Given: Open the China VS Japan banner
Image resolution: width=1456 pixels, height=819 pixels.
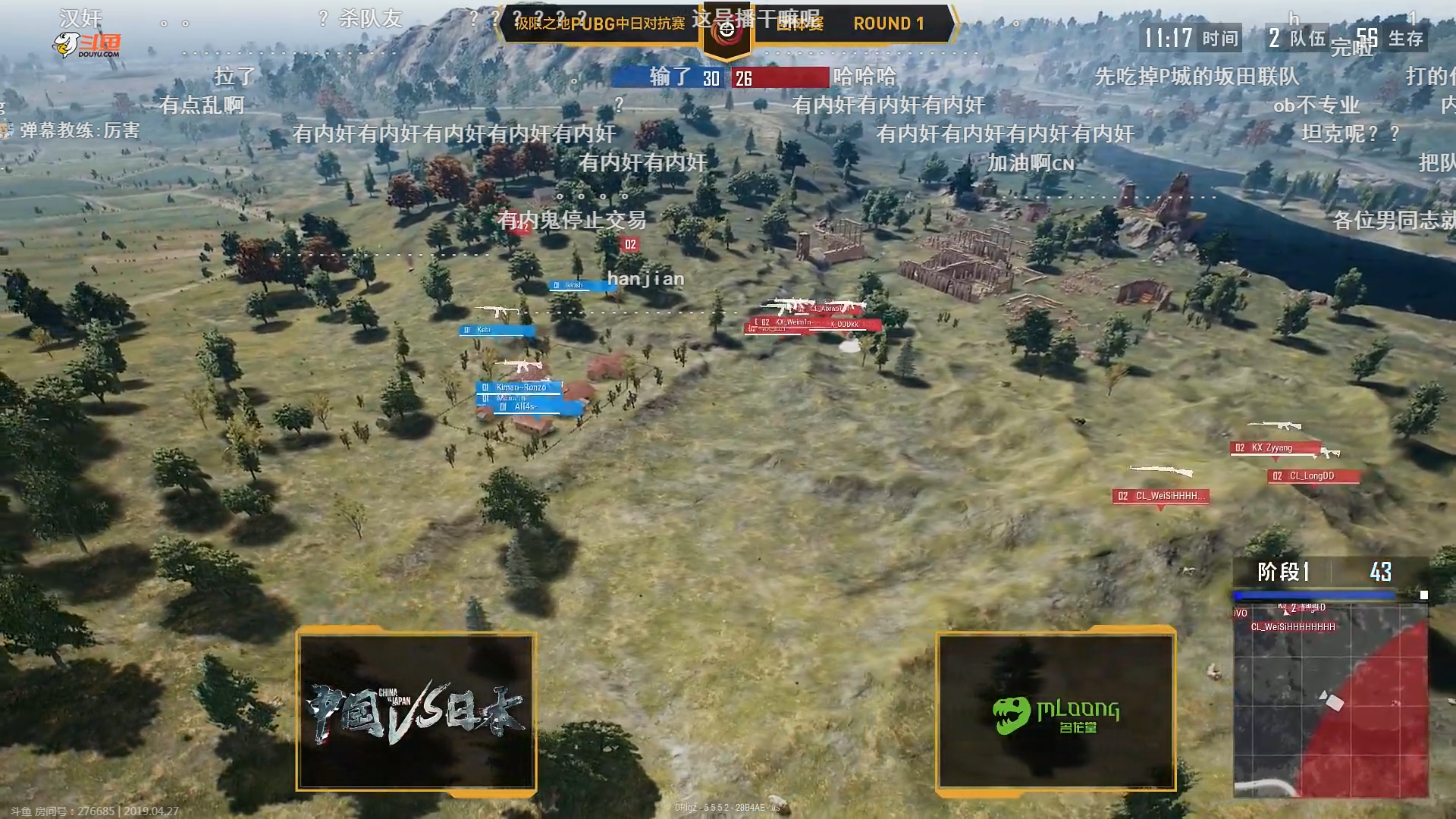Looking at the screenshot, I should click(416, 712).
